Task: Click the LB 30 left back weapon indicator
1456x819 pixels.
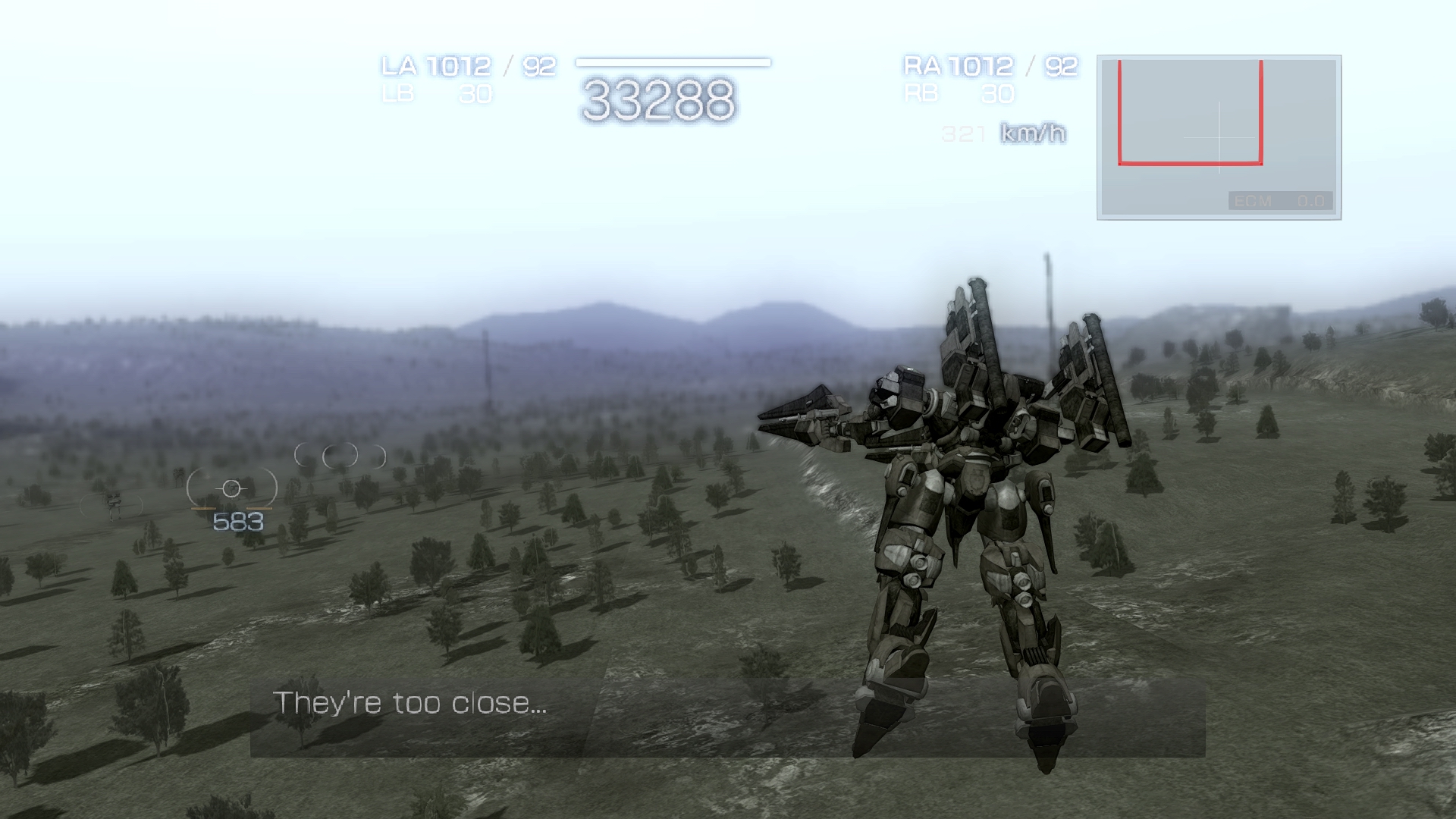Action: click(x=438, y=94)
